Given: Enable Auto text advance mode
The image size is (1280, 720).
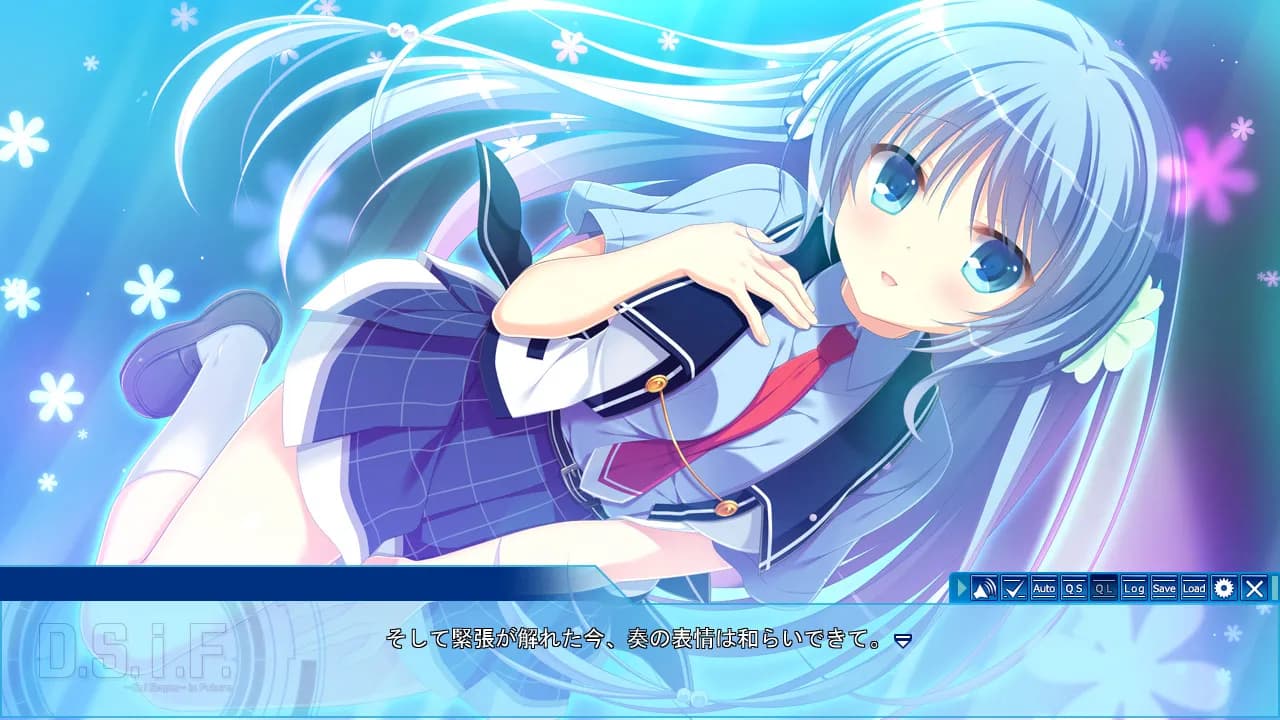Looking at the screenshot, I should tap(1043, 589).
